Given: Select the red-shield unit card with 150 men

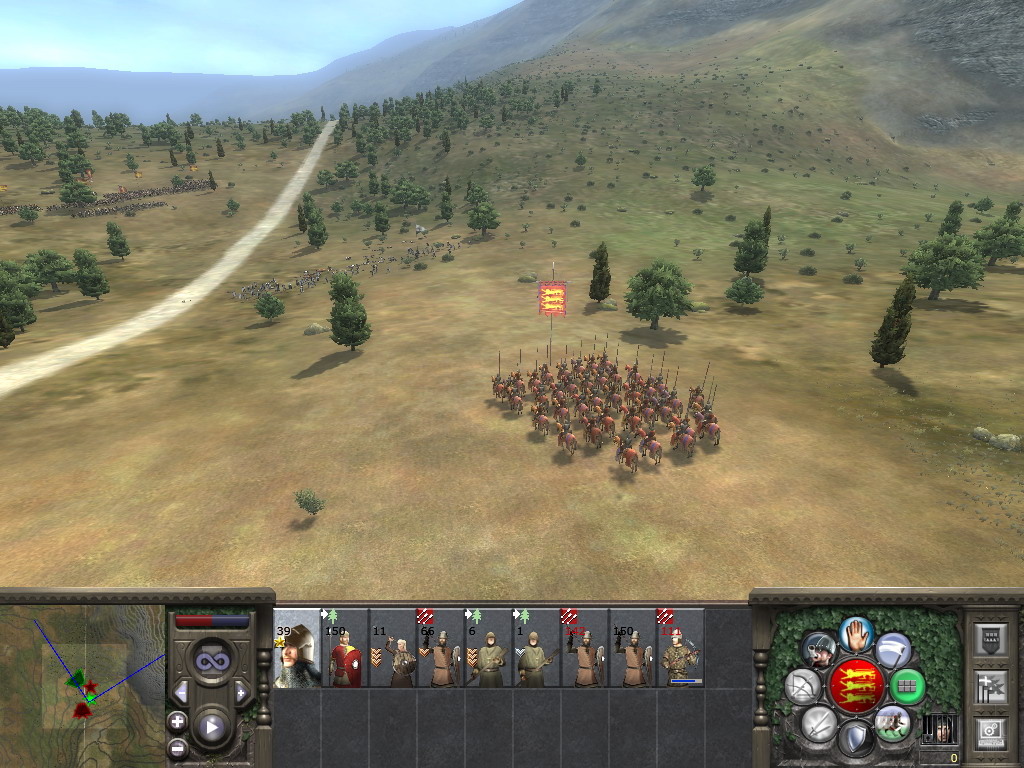Looking at the screenshot, I should [345, 648].
